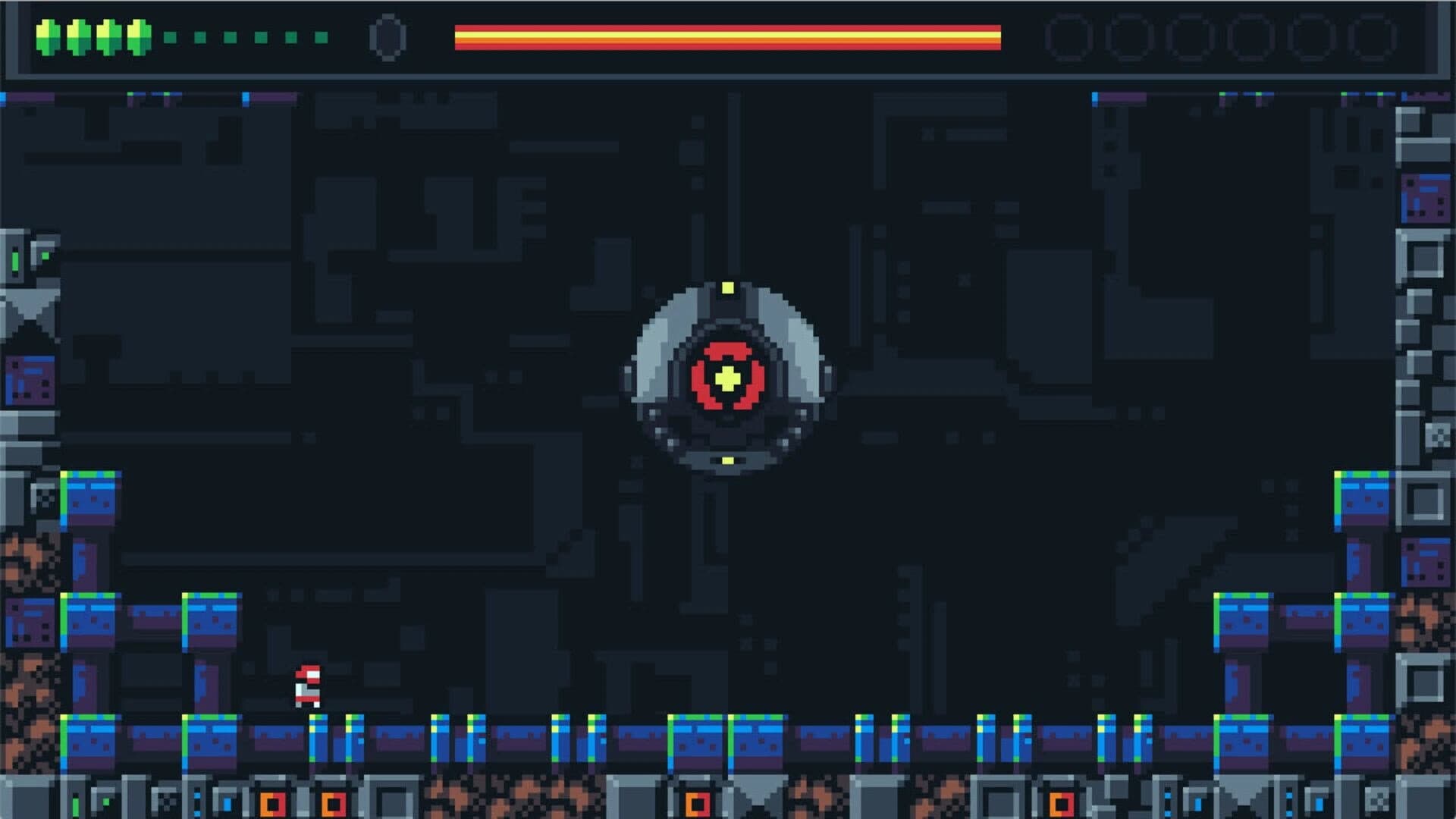This screenshot has height=819, width=1456.
Task: Click the red and yellow health bar
Action: point(728,34)
